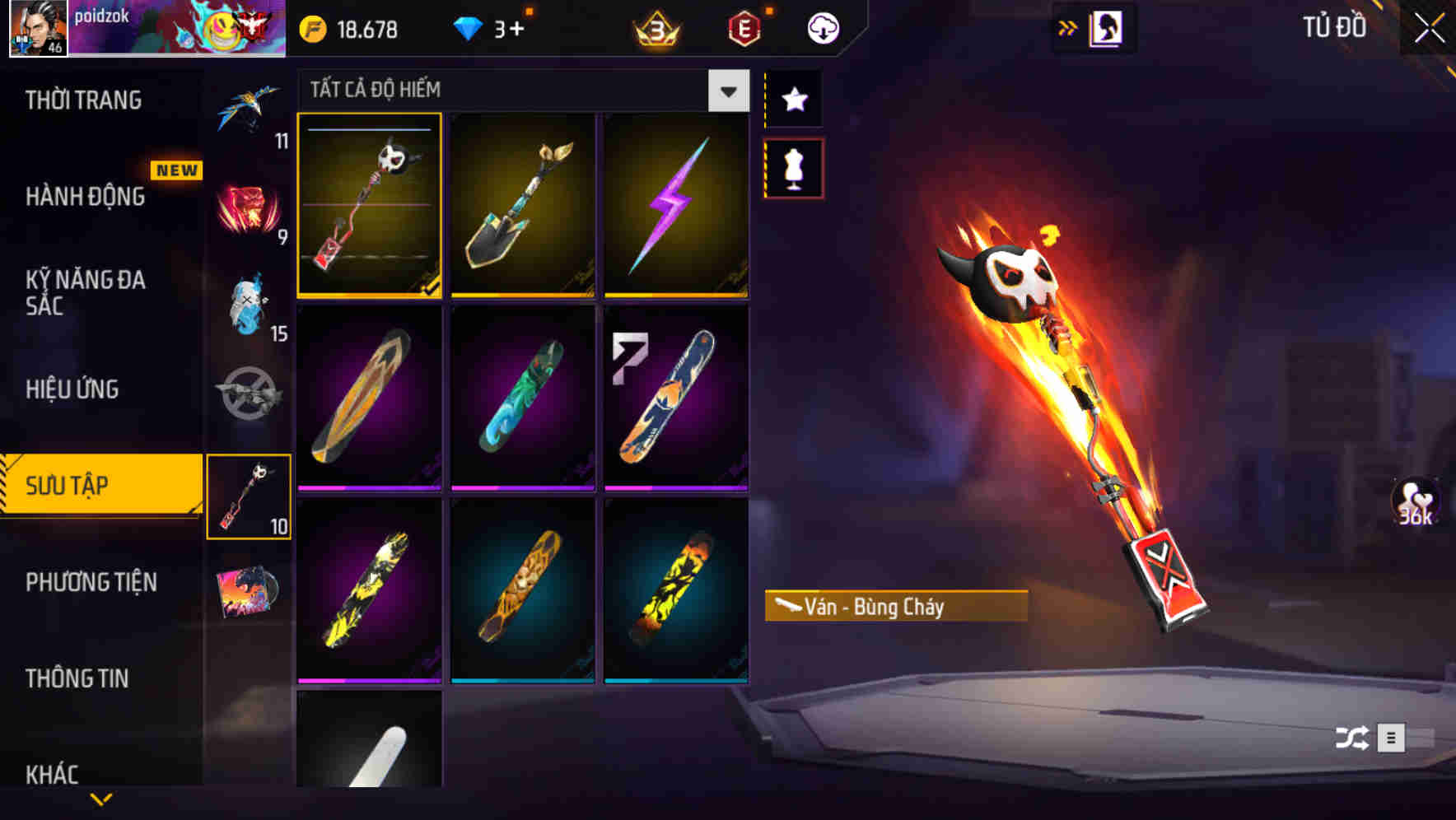Open the HÀNH ĐỘNG tab marked NEW
This screenshot has width=1456, height=820.
click(85, 197)
